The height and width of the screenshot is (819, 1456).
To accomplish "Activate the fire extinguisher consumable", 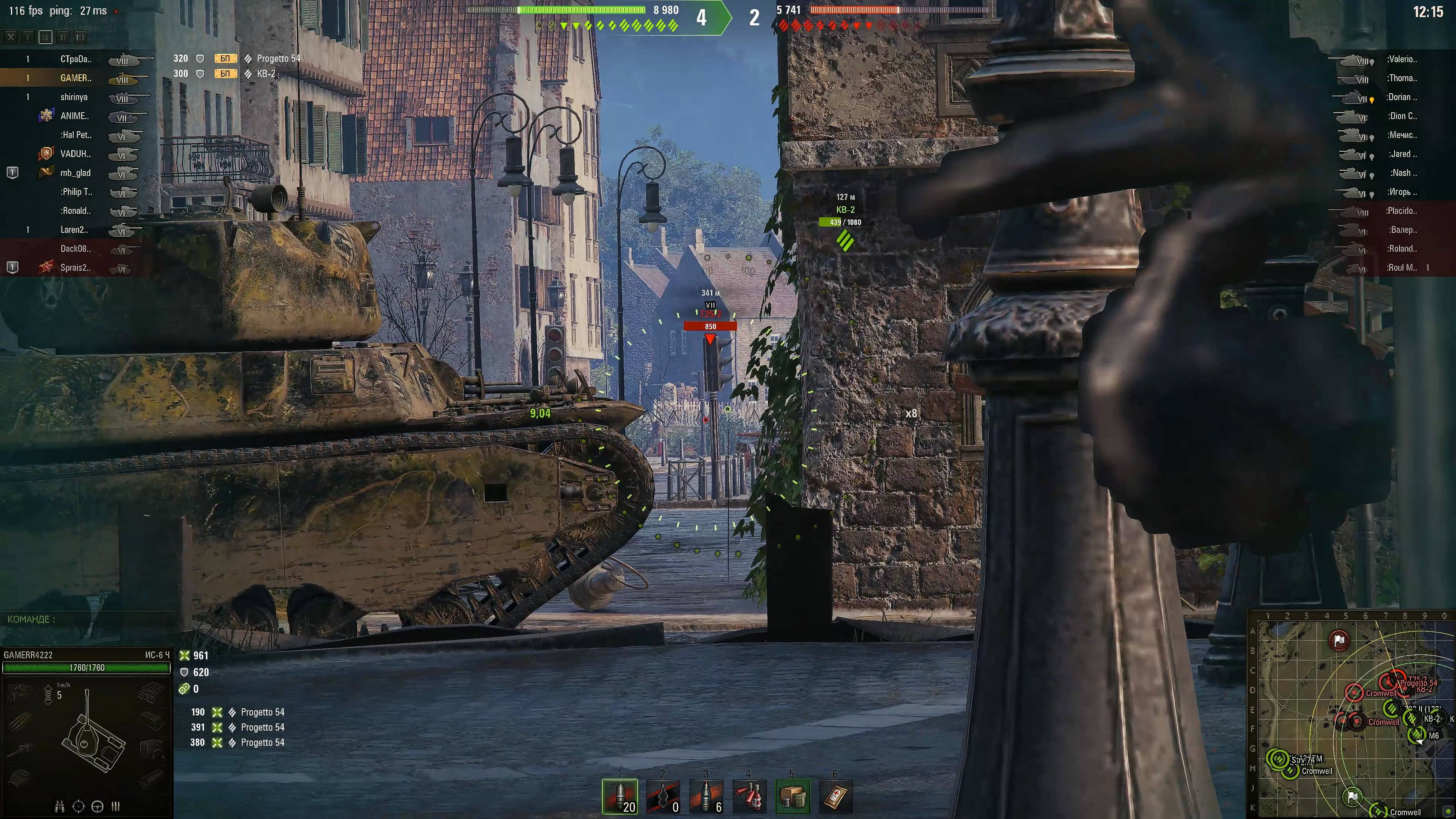I will coord(750,797).
